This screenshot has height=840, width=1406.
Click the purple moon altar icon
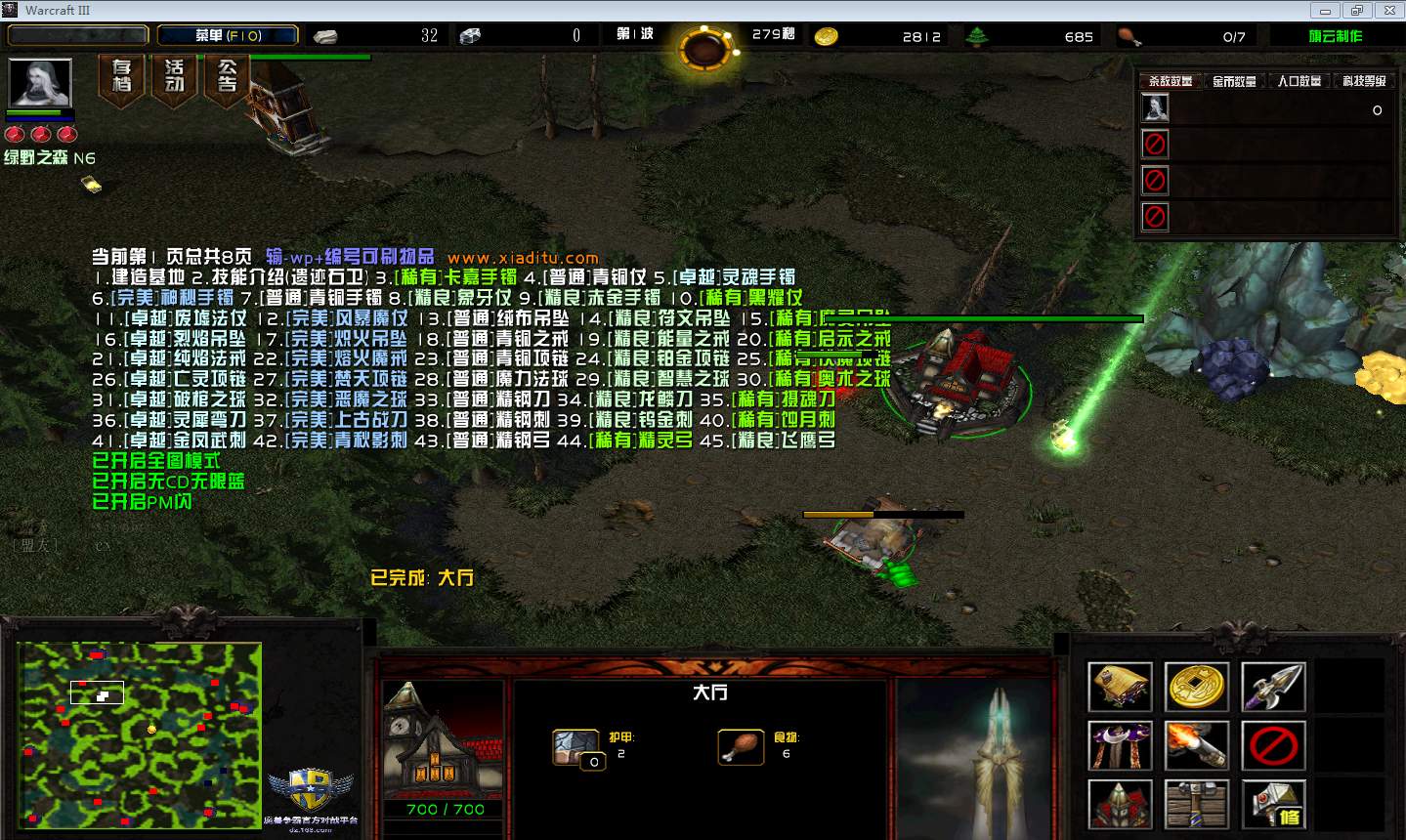click(x=1121, y=746)
